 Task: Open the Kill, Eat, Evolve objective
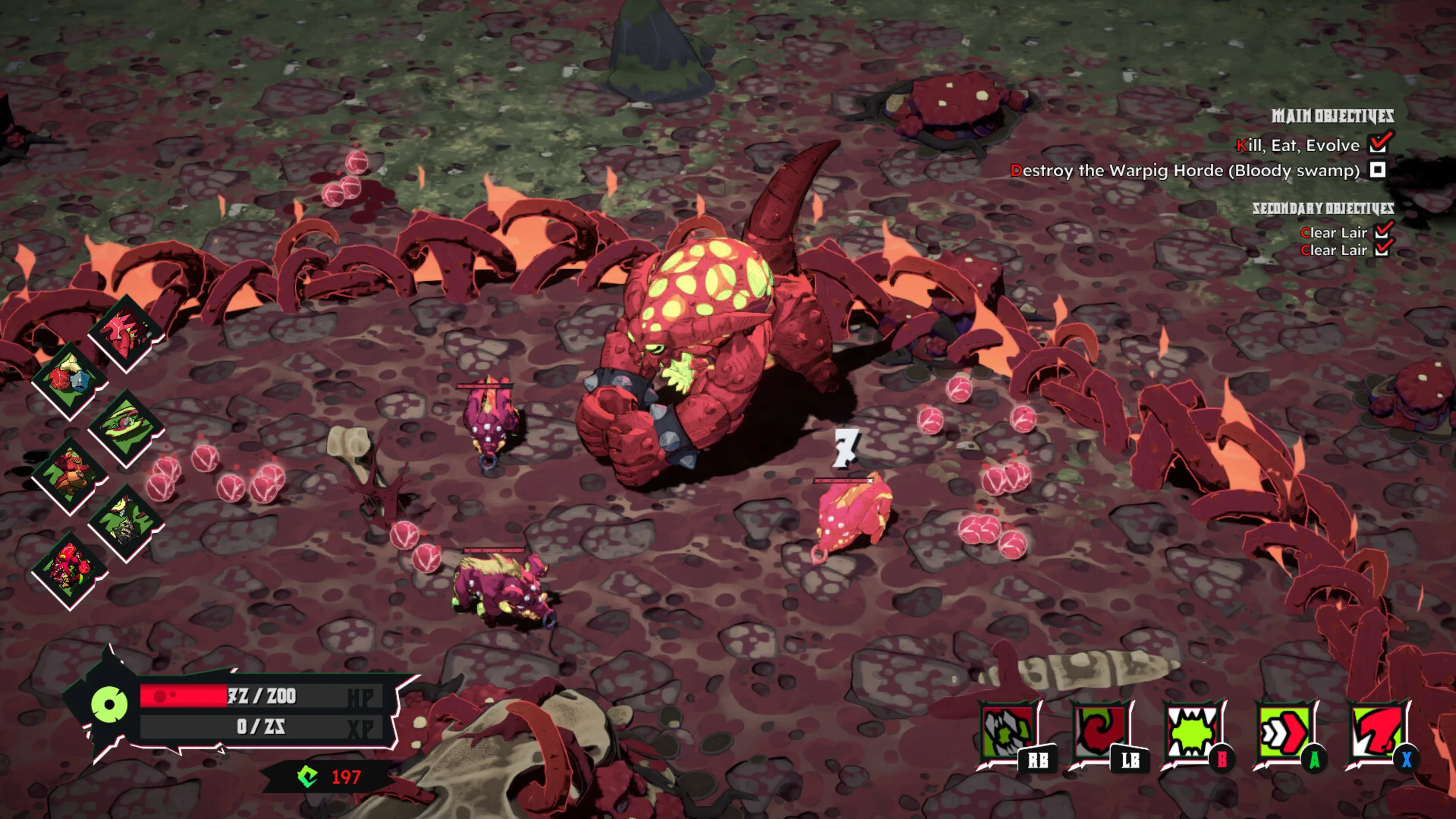point(1297,145)
